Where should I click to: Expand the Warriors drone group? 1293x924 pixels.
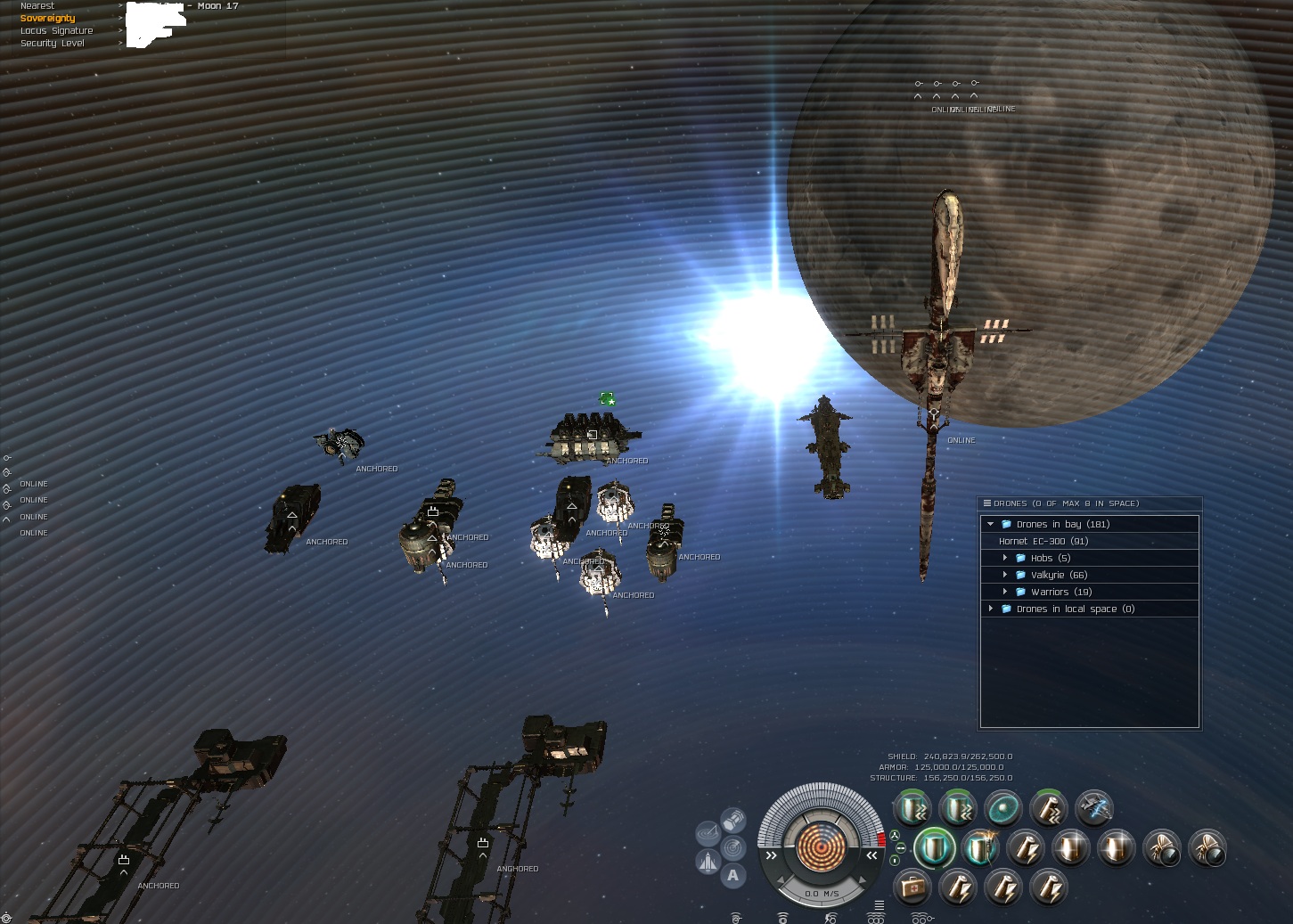[1005, 592]
